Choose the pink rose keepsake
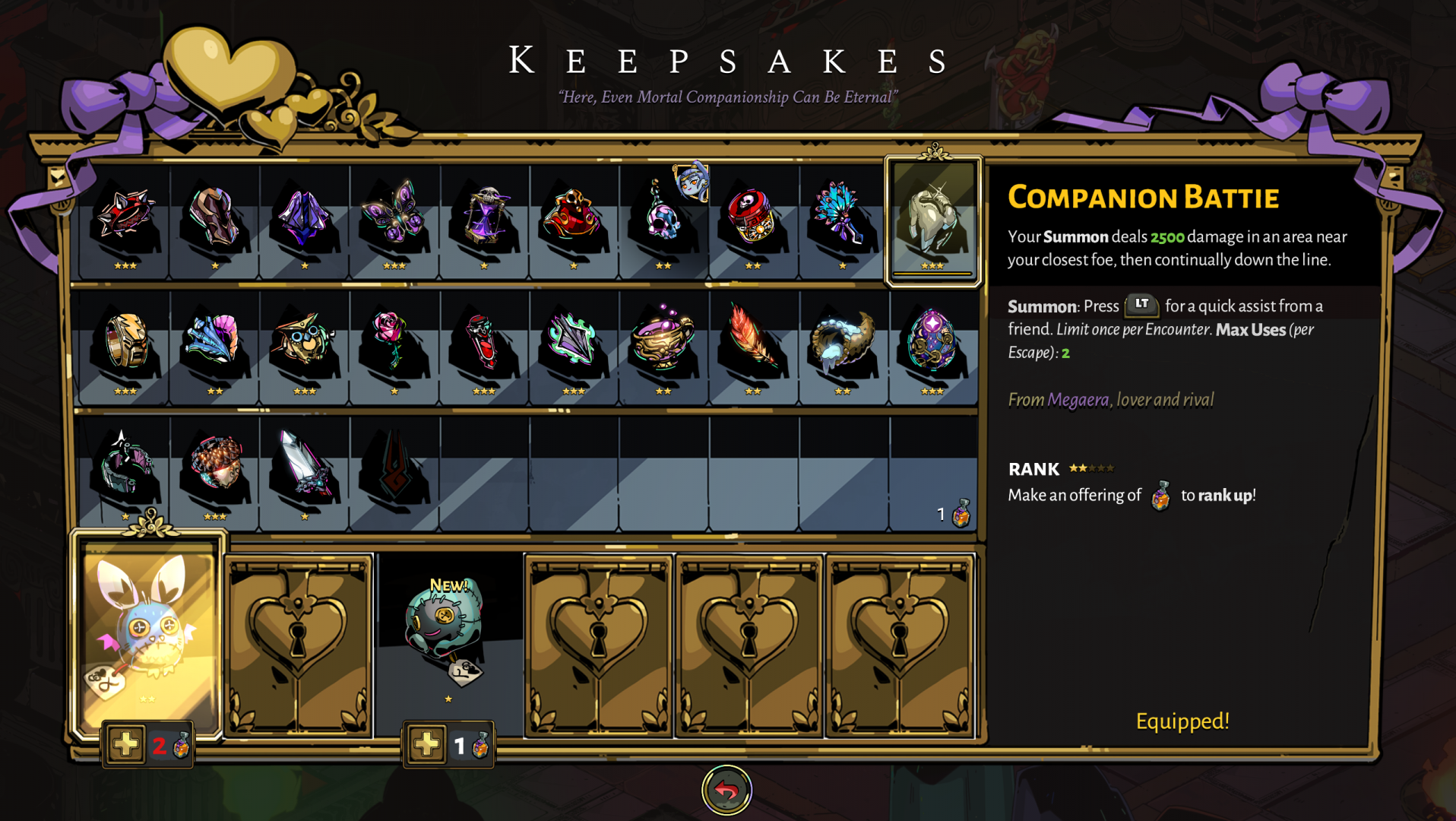Image resolution: width=1456 pixels, height=821 pixels. click(x=394, y=341)
